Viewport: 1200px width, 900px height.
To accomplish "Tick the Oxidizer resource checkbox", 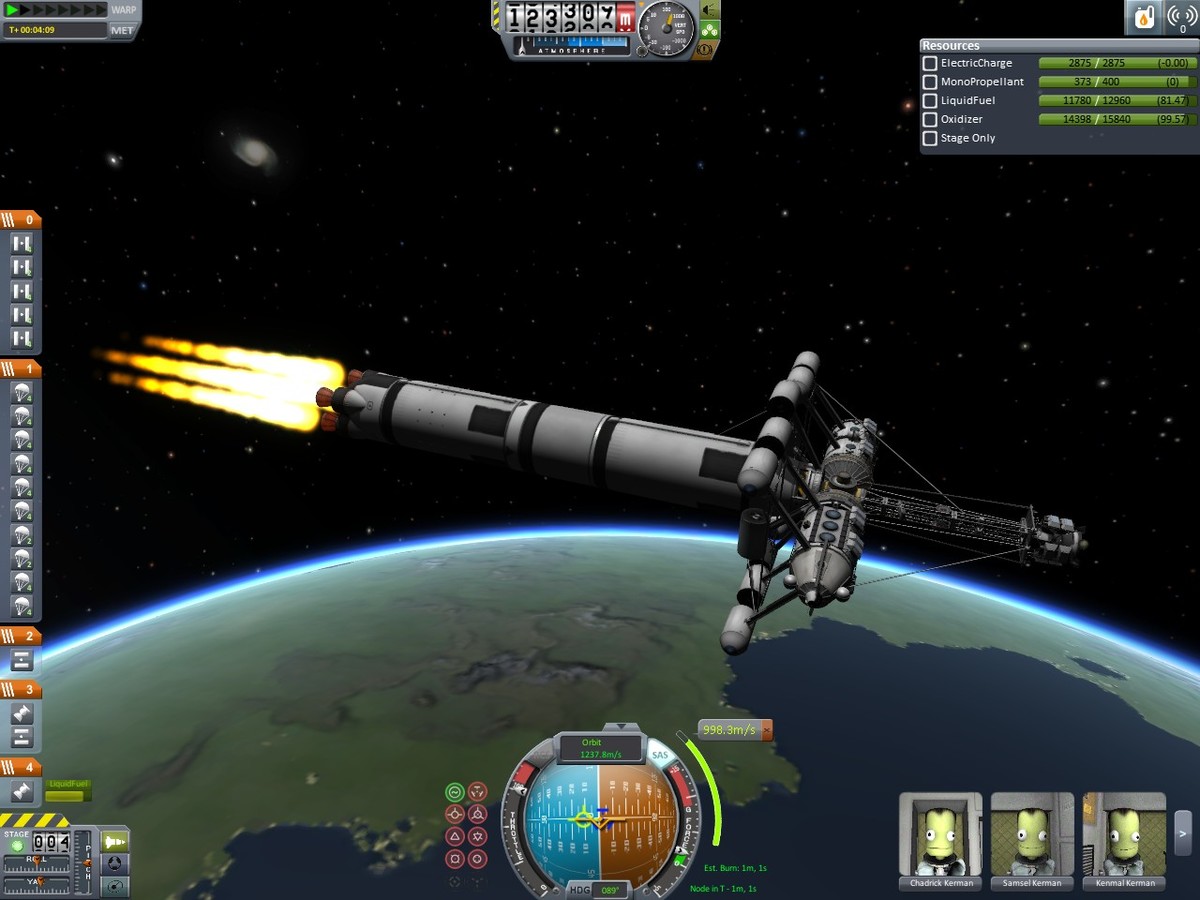I will 930,120.
